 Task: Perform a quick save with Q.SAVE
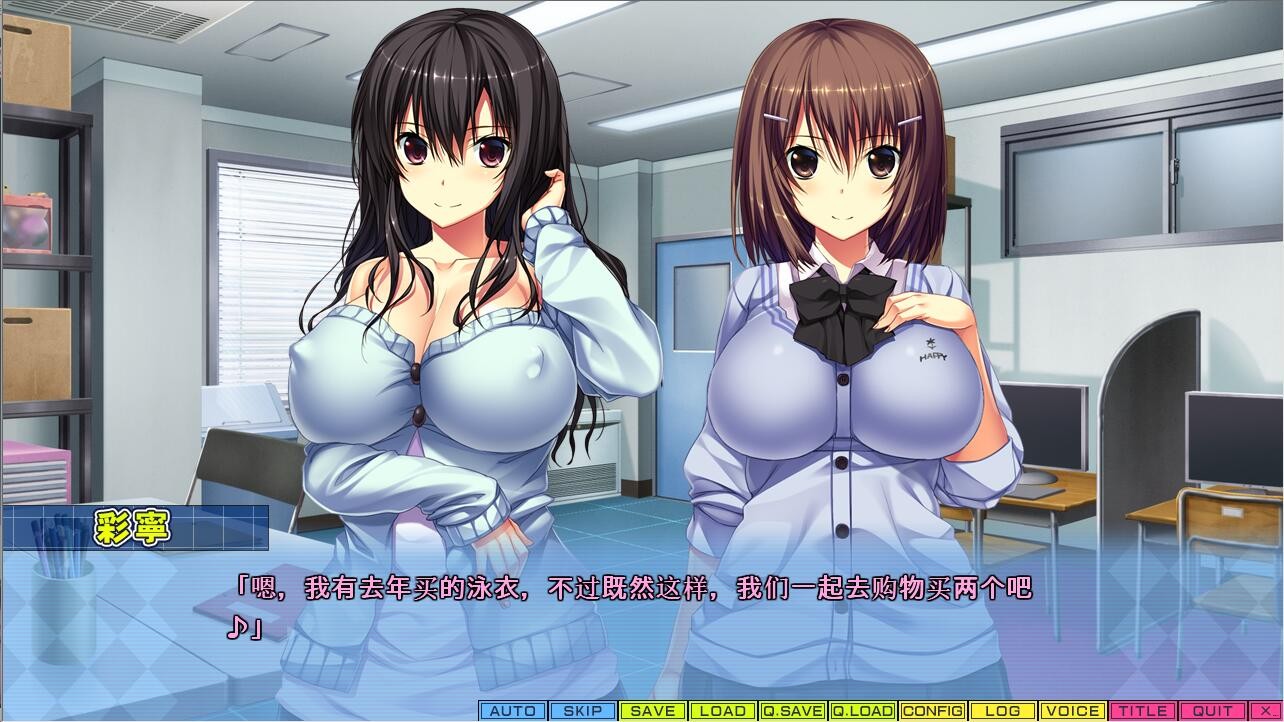[792, 711]
